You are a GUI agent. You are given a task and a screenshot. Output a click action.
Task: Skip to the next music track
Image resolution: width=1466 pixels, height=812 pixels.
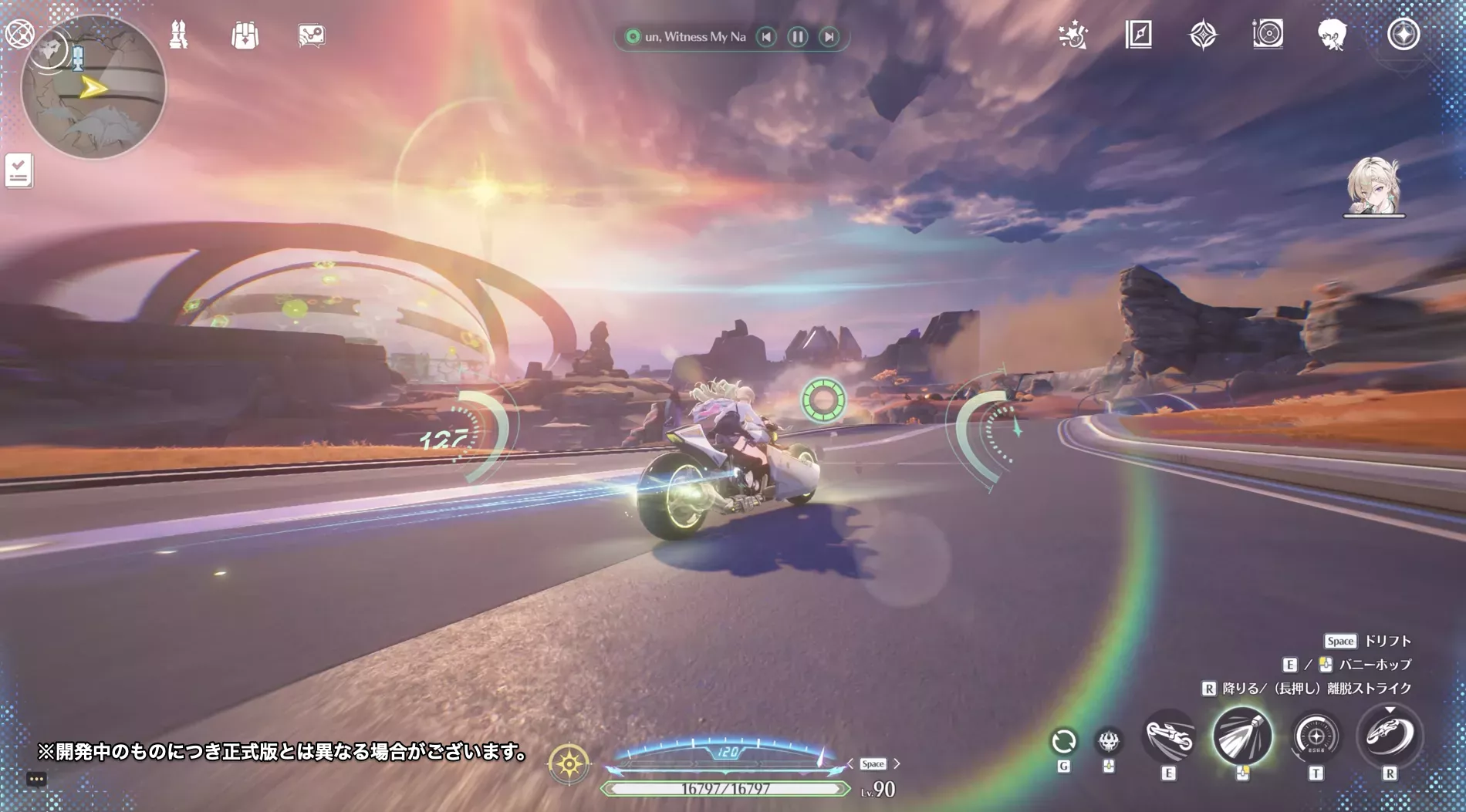pyautogui.click(x=829, y=36)
